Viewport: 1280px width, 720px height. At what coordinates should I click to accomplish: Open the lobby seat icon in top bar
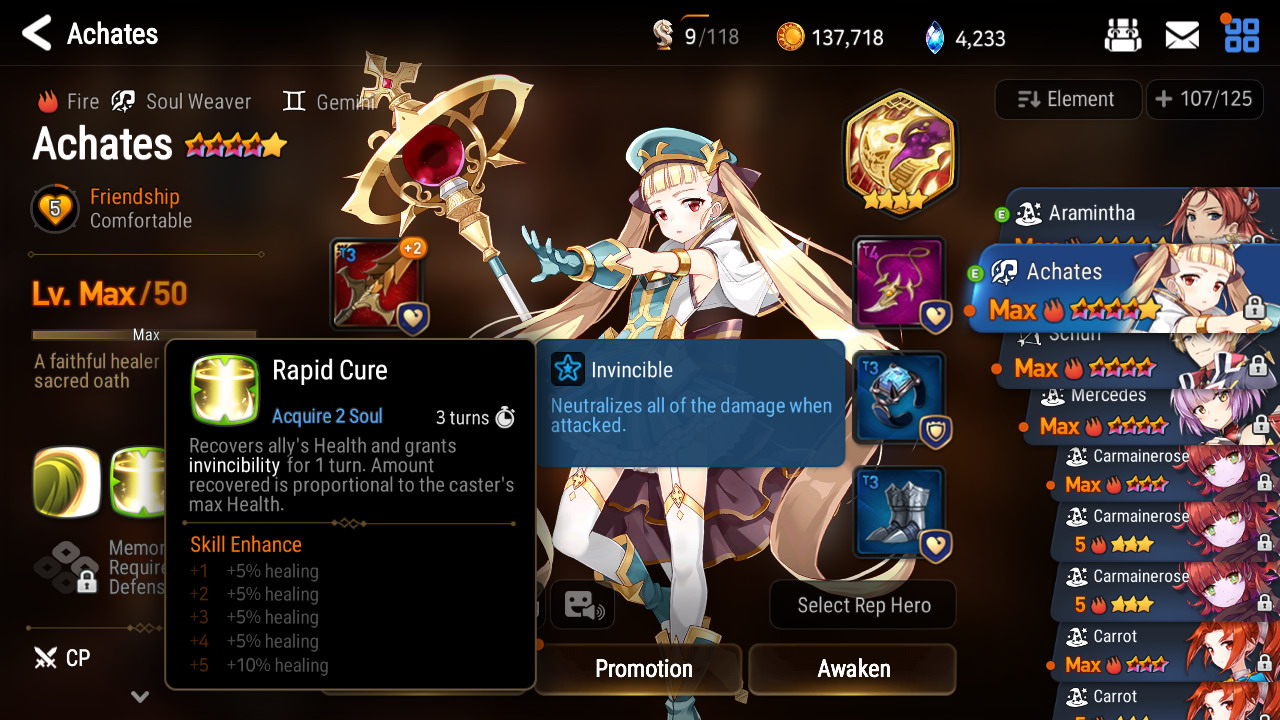(1123, 36)
